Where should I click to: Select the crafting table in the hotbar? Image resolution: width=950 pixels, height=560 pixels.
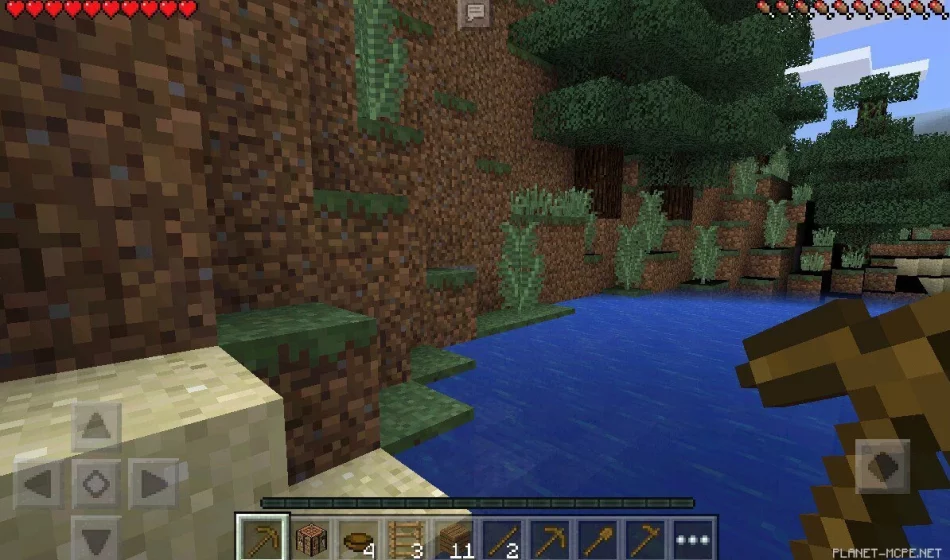tap(311, 536)
